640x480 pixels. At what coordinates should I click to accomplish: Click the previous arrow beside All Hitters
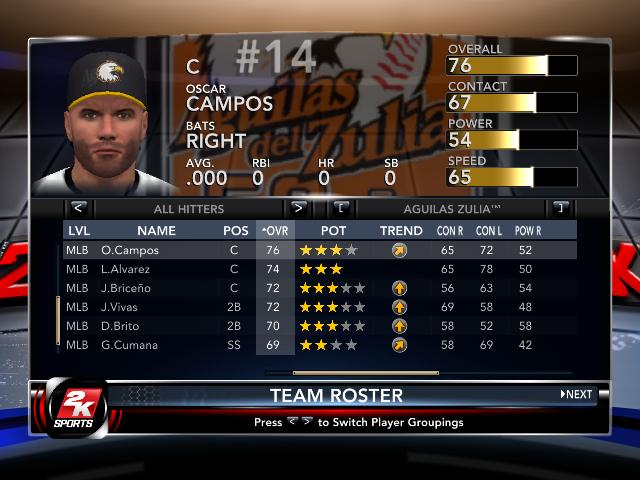78,208
